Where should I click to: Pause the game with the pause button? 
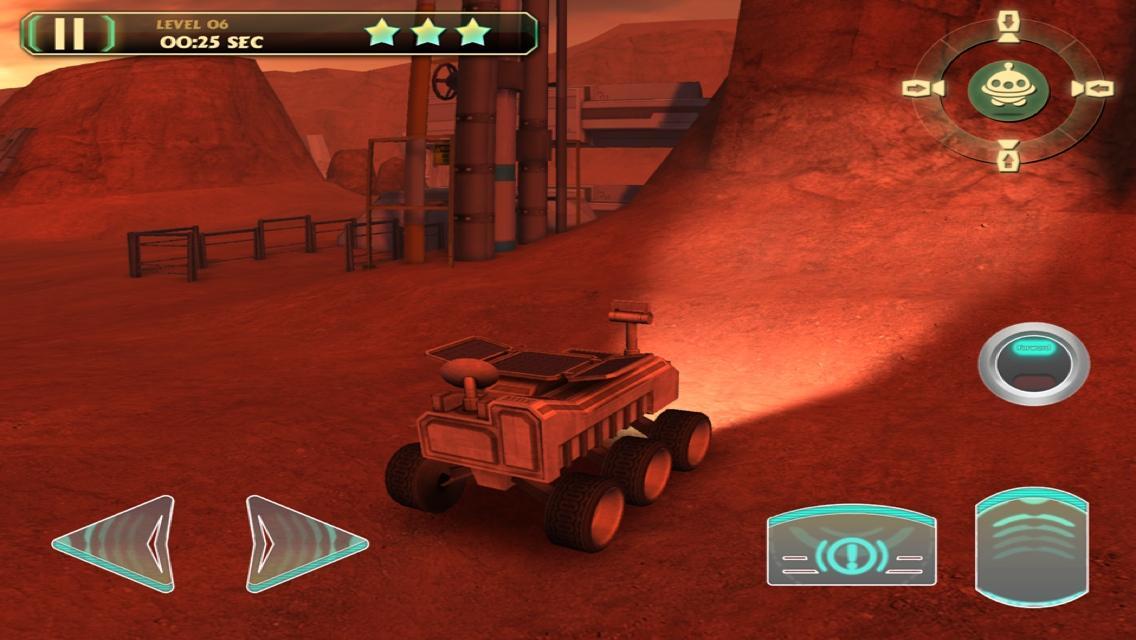click(x=69, y=33)
